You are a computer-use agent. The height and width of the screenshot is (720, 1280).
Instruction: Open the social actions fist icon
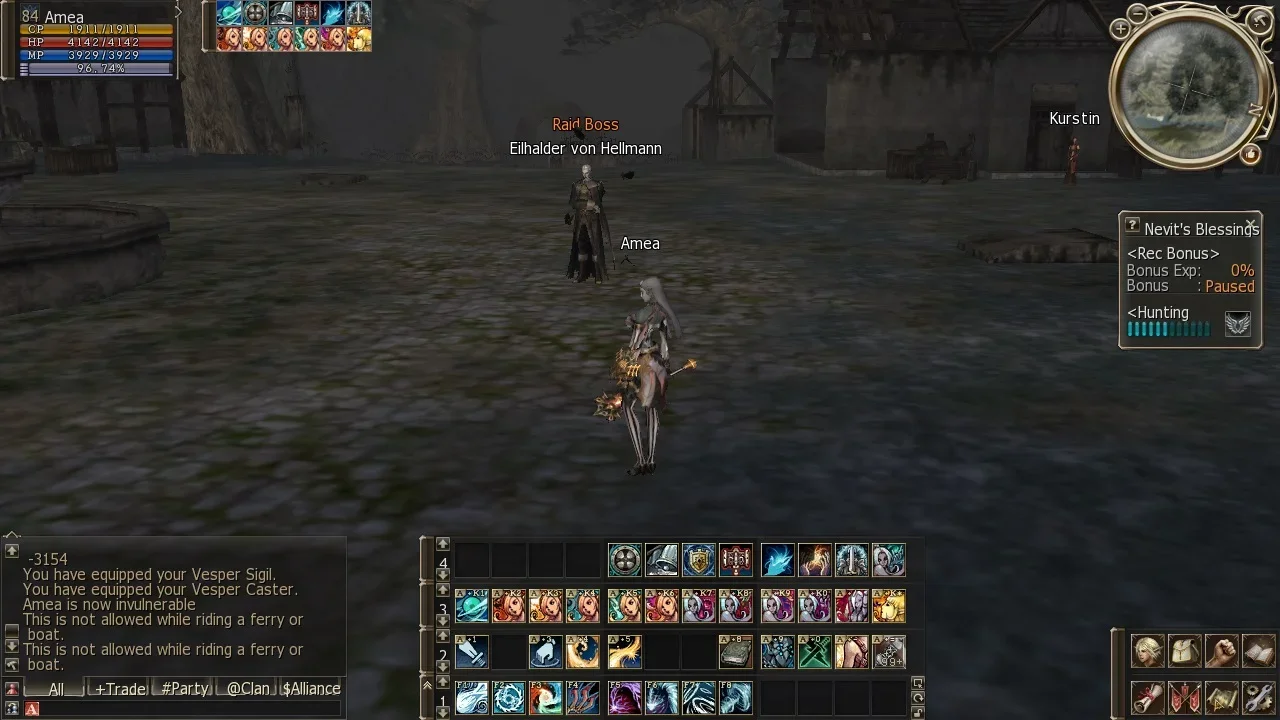1222,651
